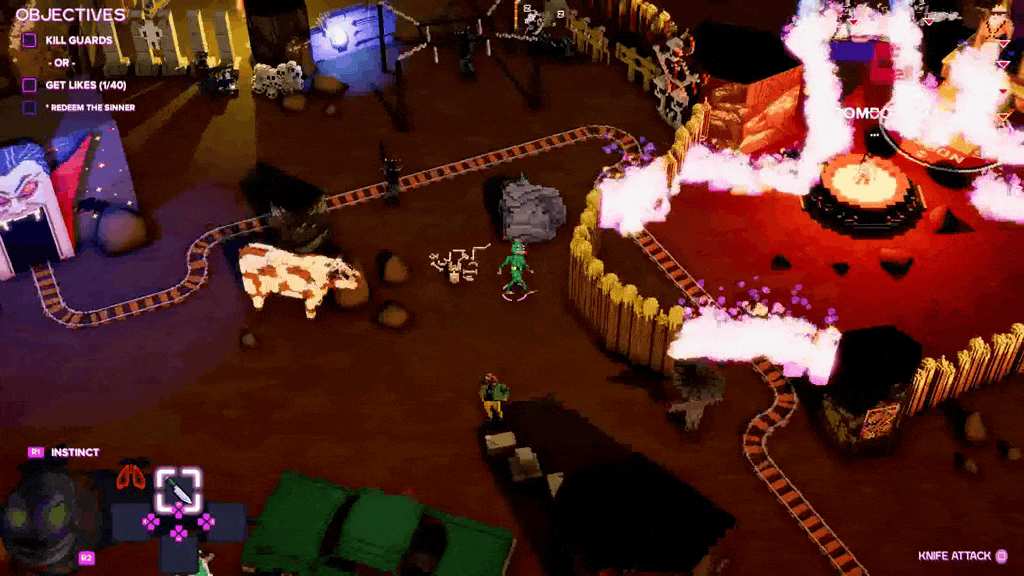Select the knife weapon slot

178,488
